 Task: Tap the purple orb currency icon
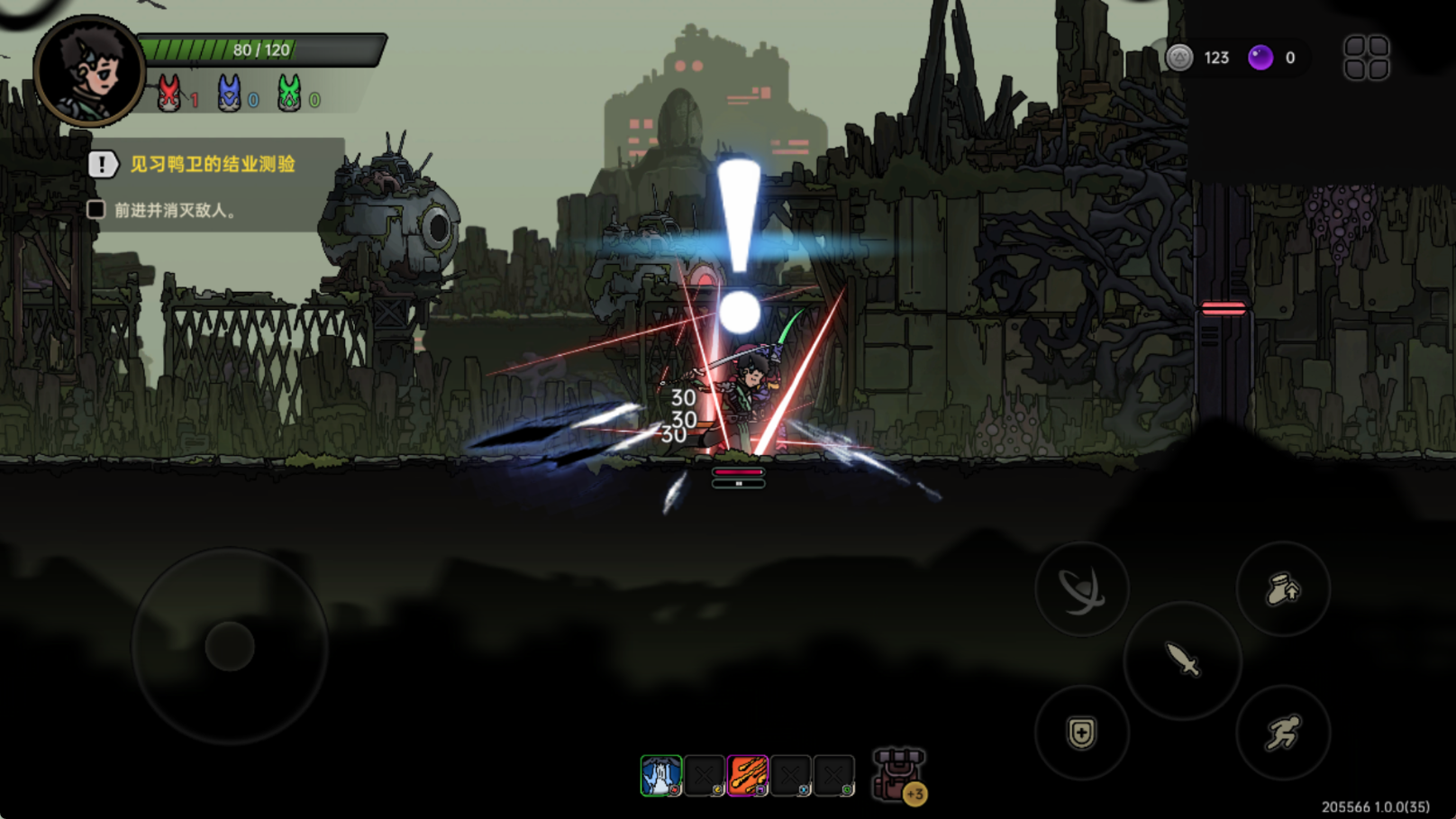pyautogui.click(x=1260, y=58)
